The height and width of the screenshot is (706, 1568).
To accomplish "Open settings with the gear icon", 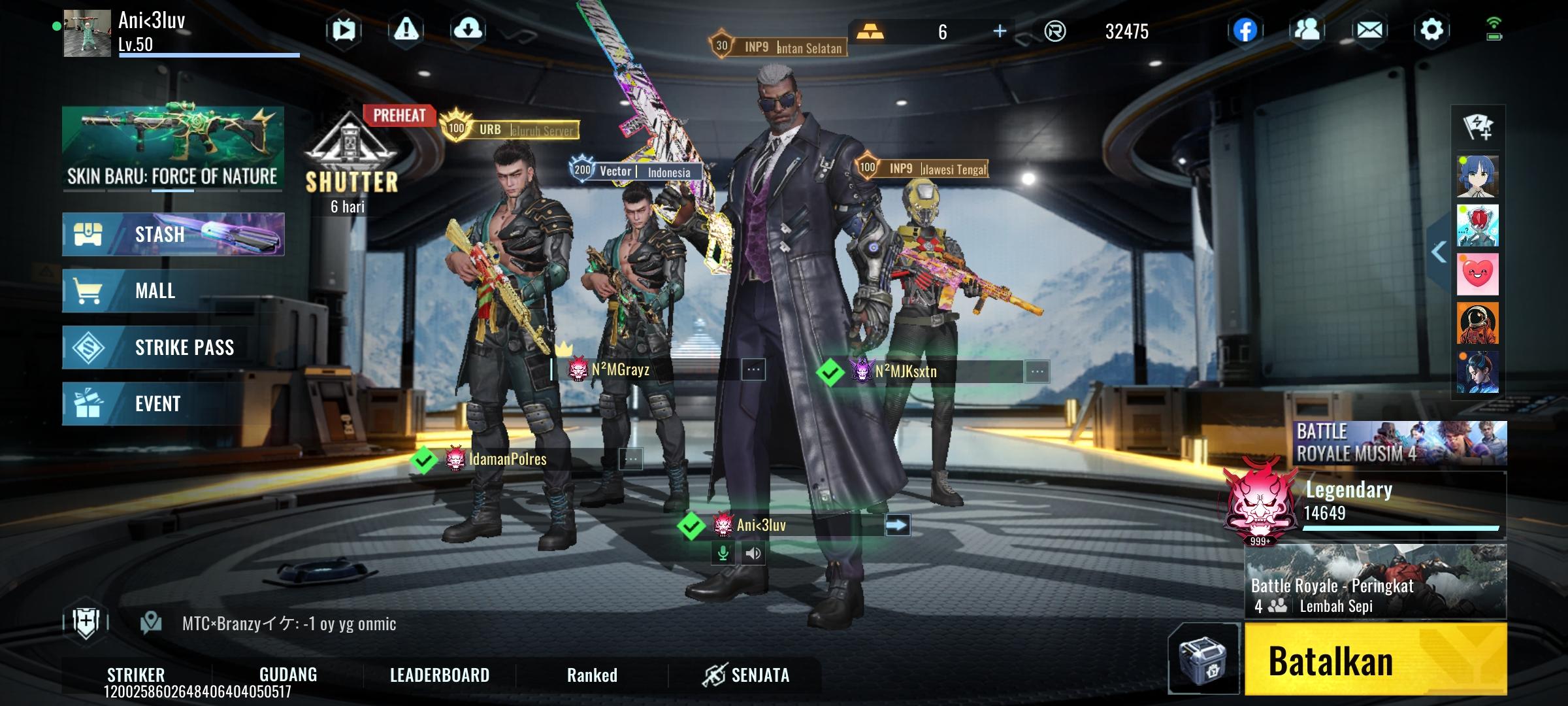I will (1431, 30).
